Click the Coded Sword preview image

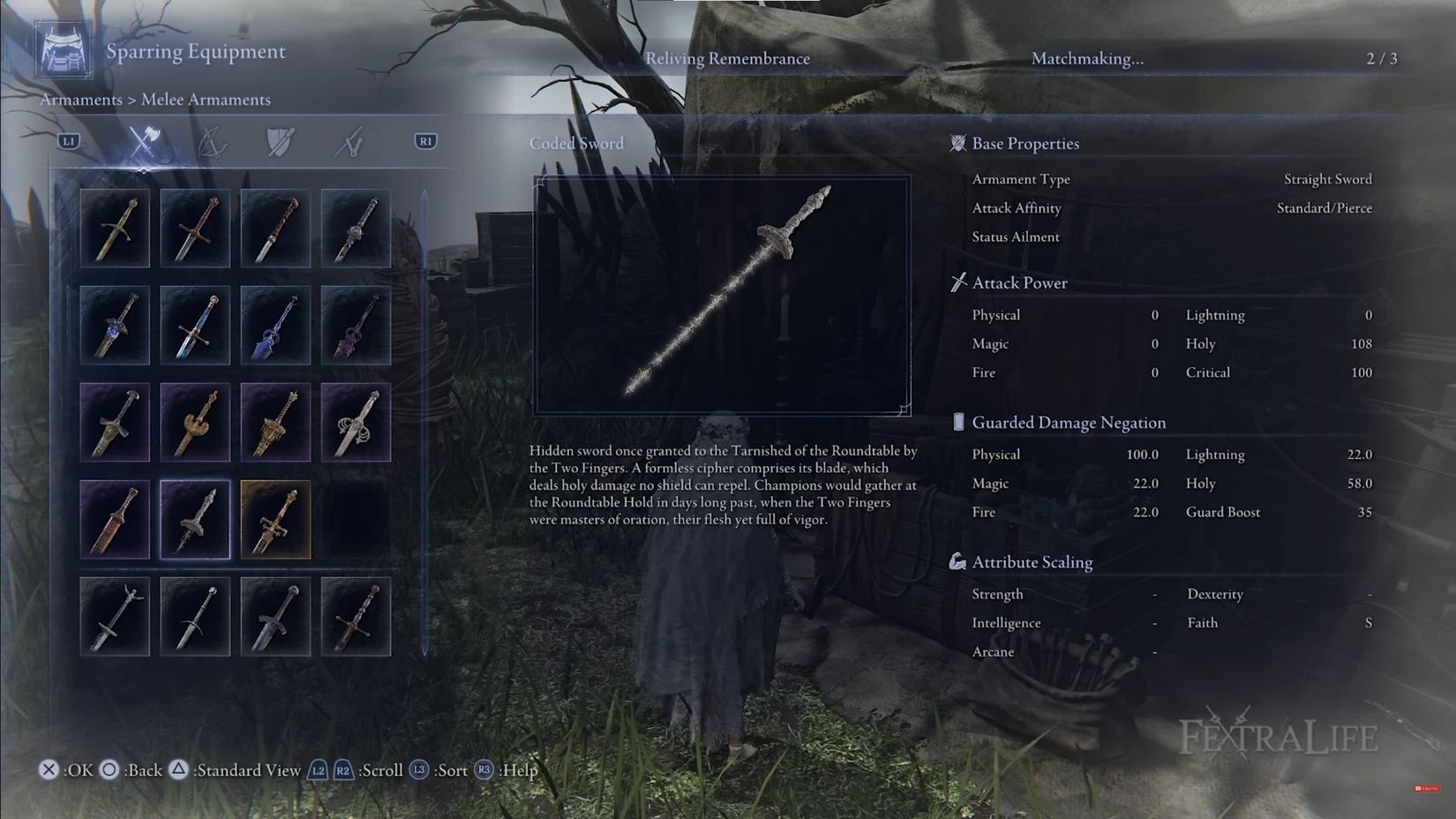tap(722, 293)
